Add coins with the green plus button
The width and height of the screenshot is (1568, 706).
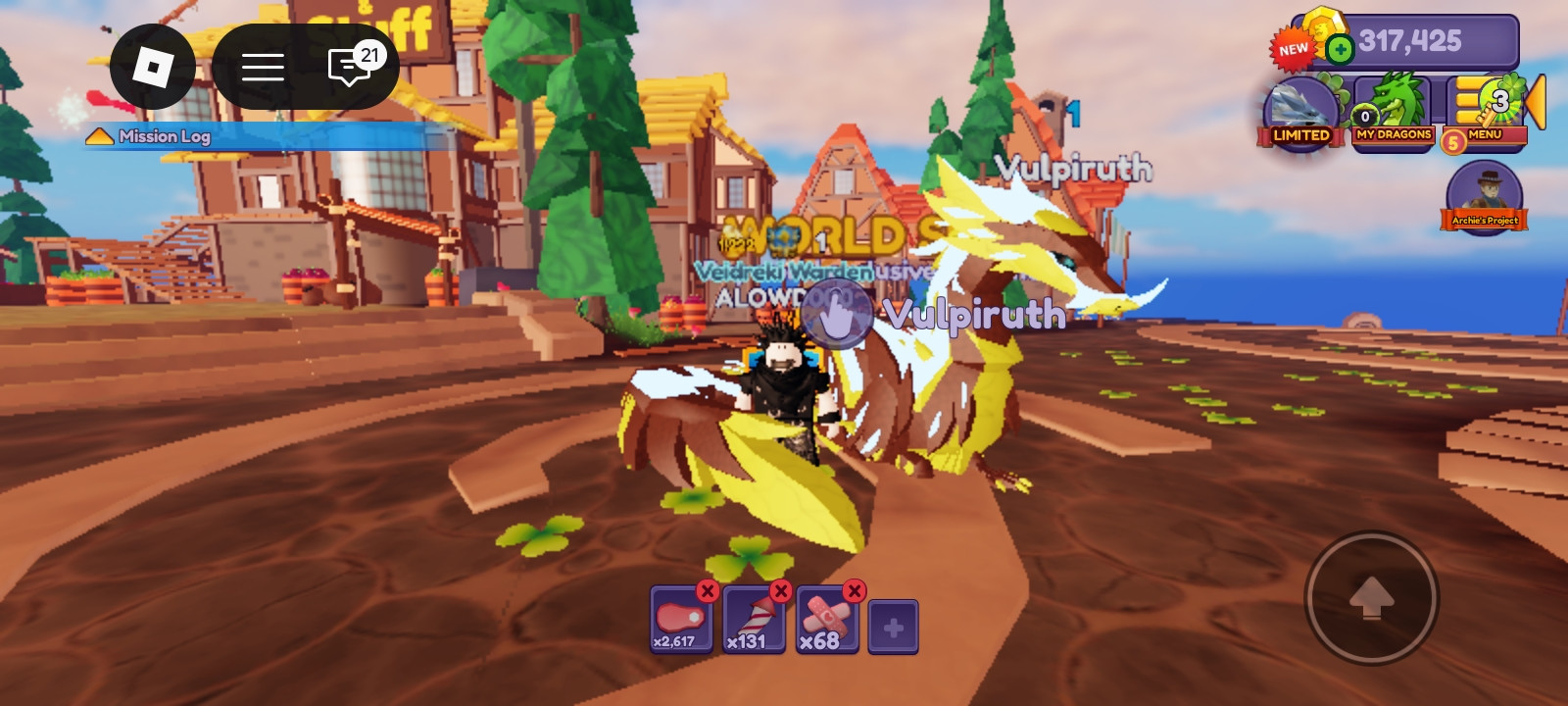coord(1340,48)
